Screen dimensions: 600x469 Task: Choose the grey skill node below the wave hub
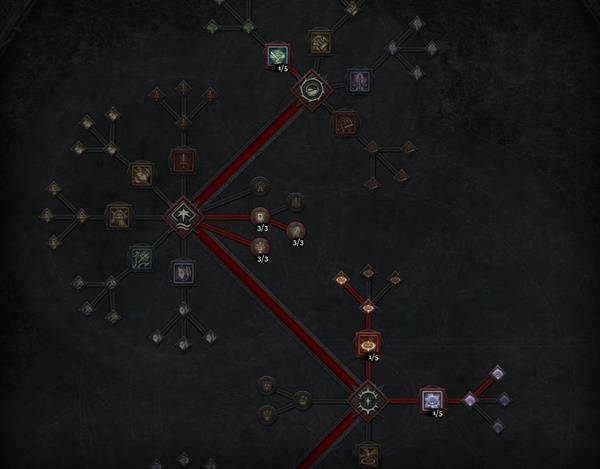tap(182, 270)
